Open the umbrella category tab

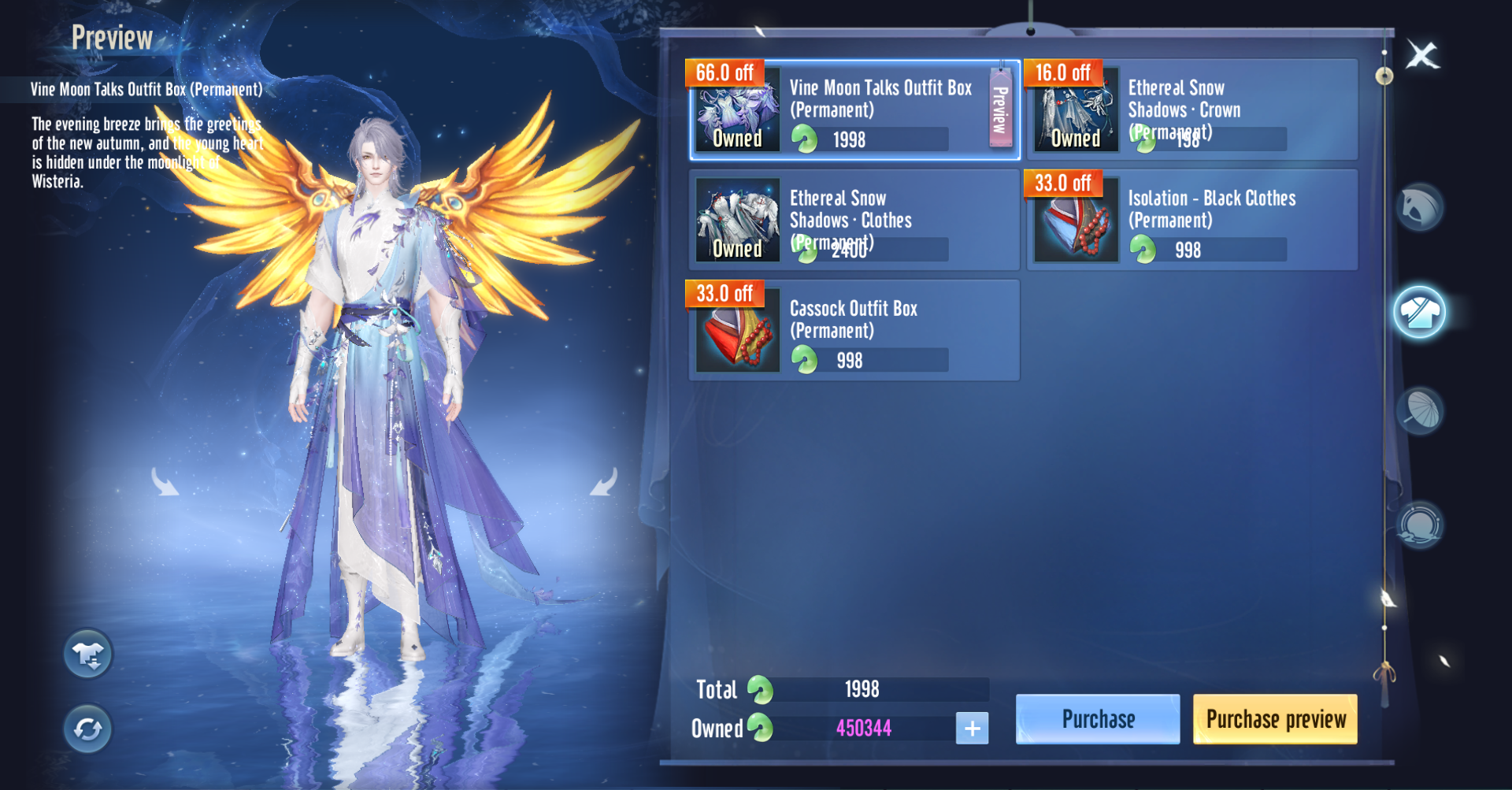tap(1419, 410)
